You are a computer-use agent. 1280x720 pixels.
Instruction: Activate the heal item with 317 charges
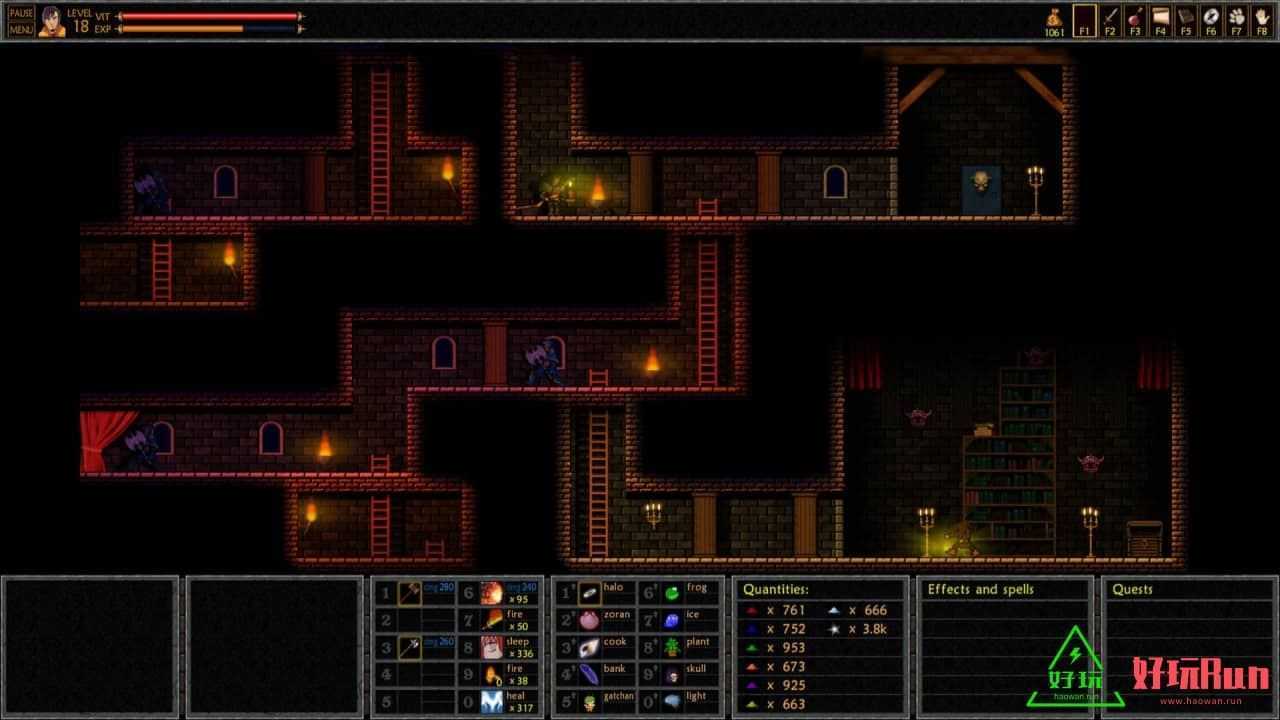click(492, 702)
